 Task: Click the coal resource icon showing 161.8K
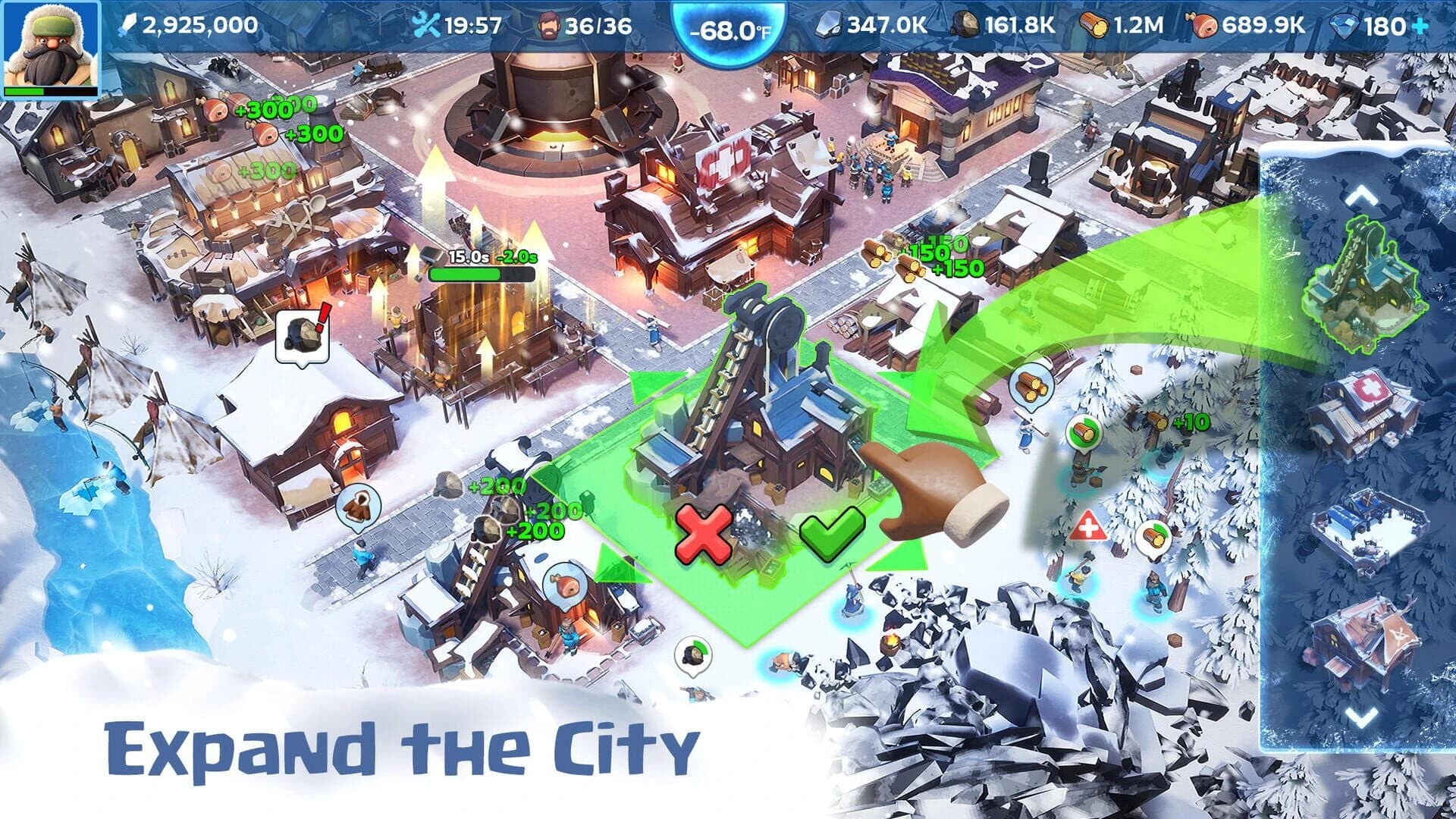[x=965, y=24]
